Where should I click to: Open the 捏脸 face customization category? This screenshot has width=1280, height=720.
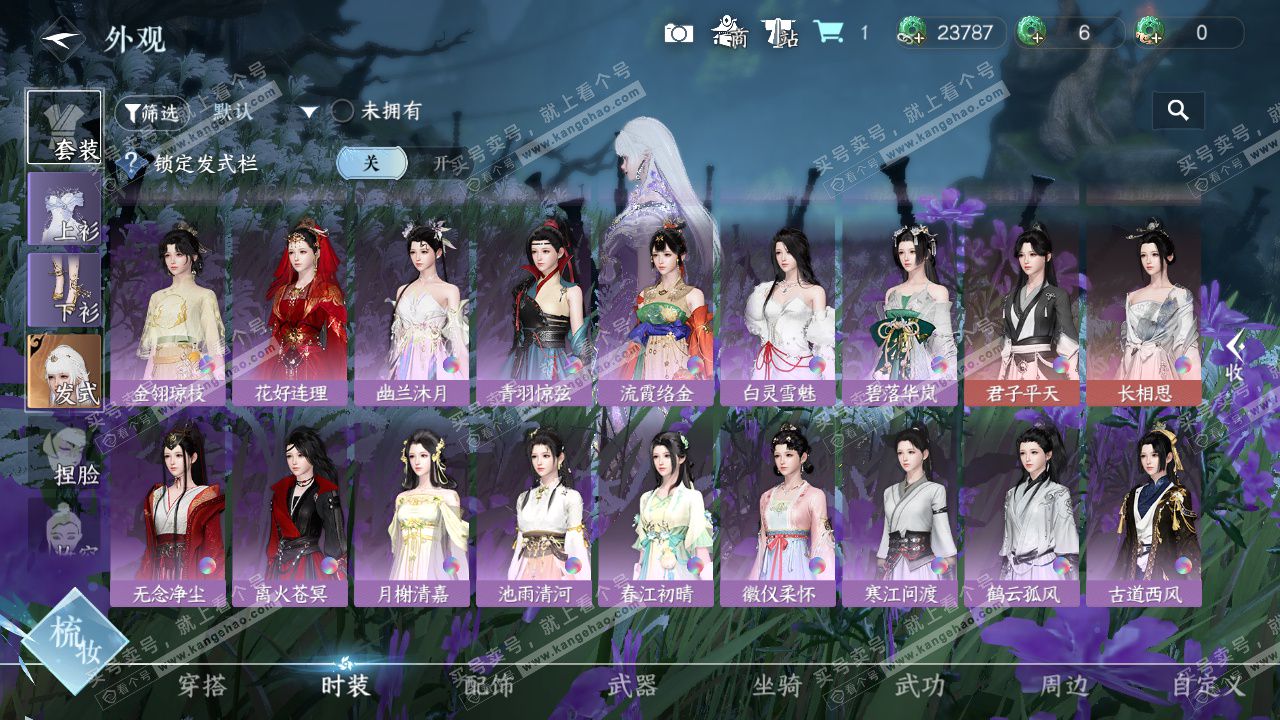click(66, 455)
